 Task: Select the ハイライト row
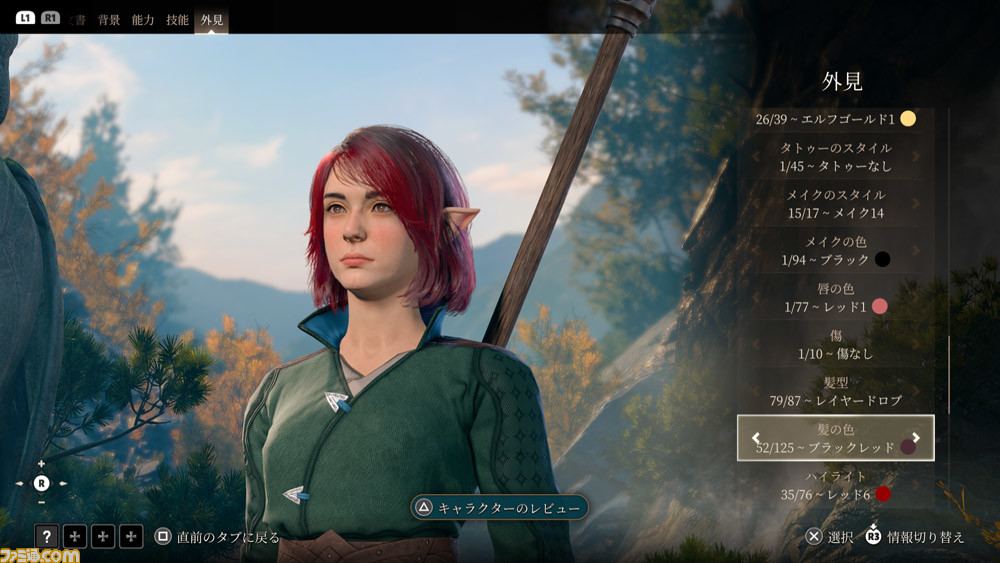835,485
